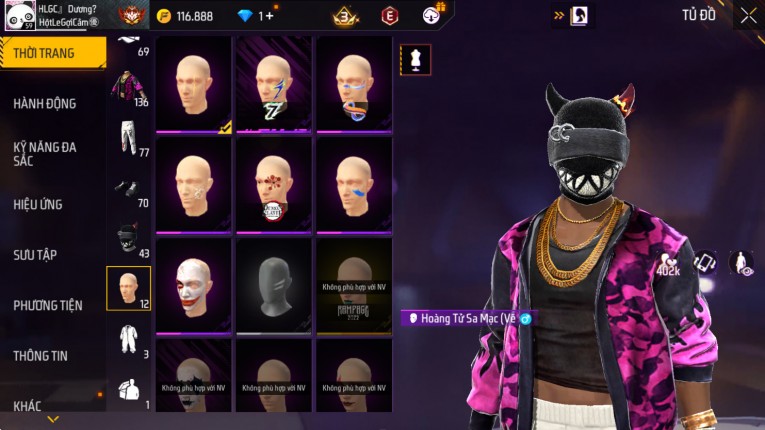This screenshot has width=765, height=430.
Task: Pick the face paint with the Z lightning logo
Action: coord(273,85)
